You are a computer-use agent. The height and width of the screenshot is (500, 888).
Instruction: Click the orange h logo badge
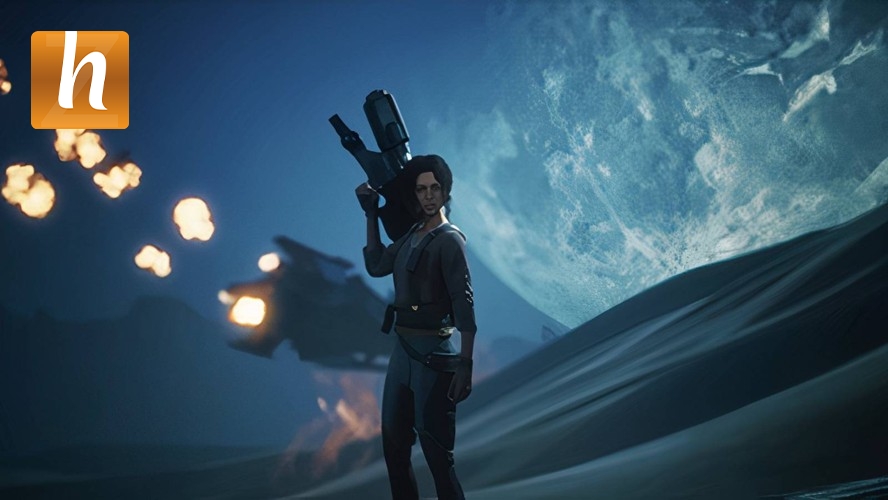(80, 80)
